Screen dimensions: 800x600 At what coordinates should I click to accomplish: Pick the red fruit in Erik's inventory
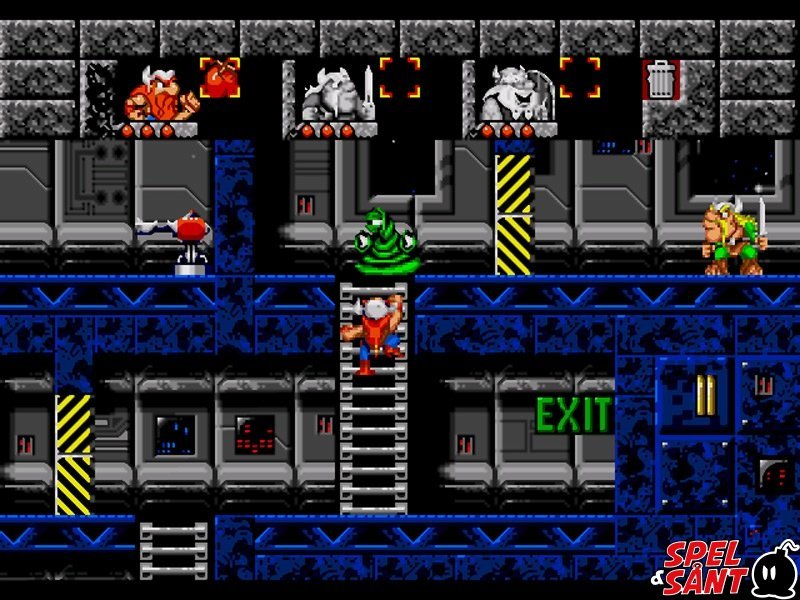pos(219,77)
